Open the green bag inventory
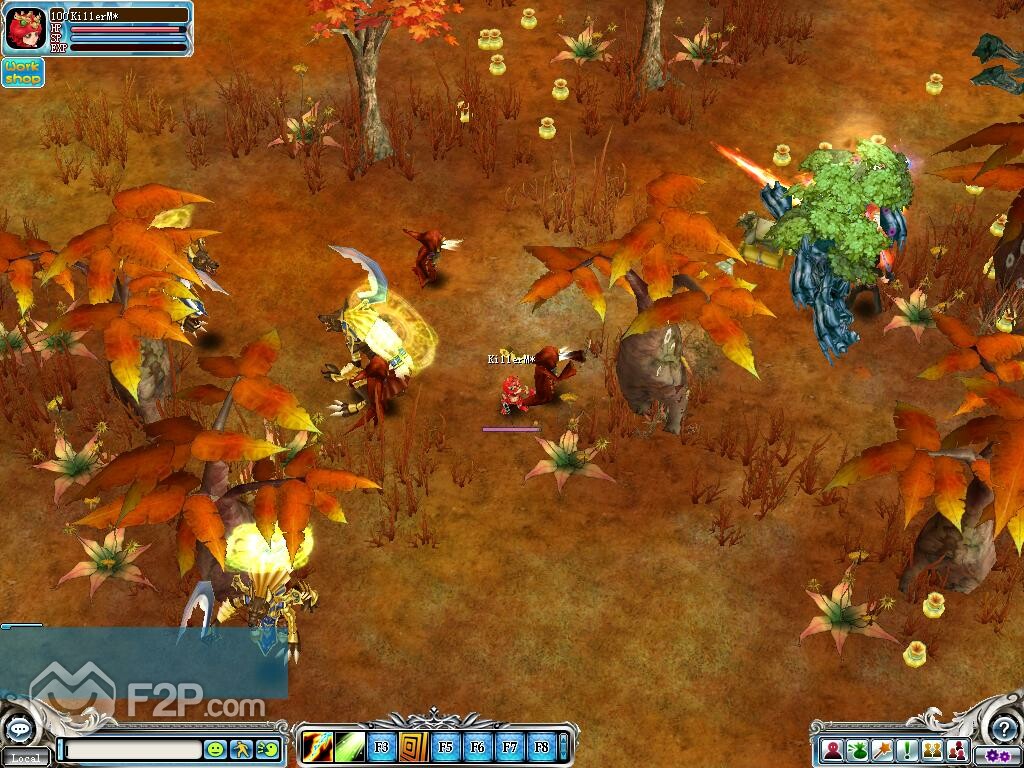Image resolution: width=1024 pixels, height=768 pixels. pyautogui.click(x=857, y=749)
